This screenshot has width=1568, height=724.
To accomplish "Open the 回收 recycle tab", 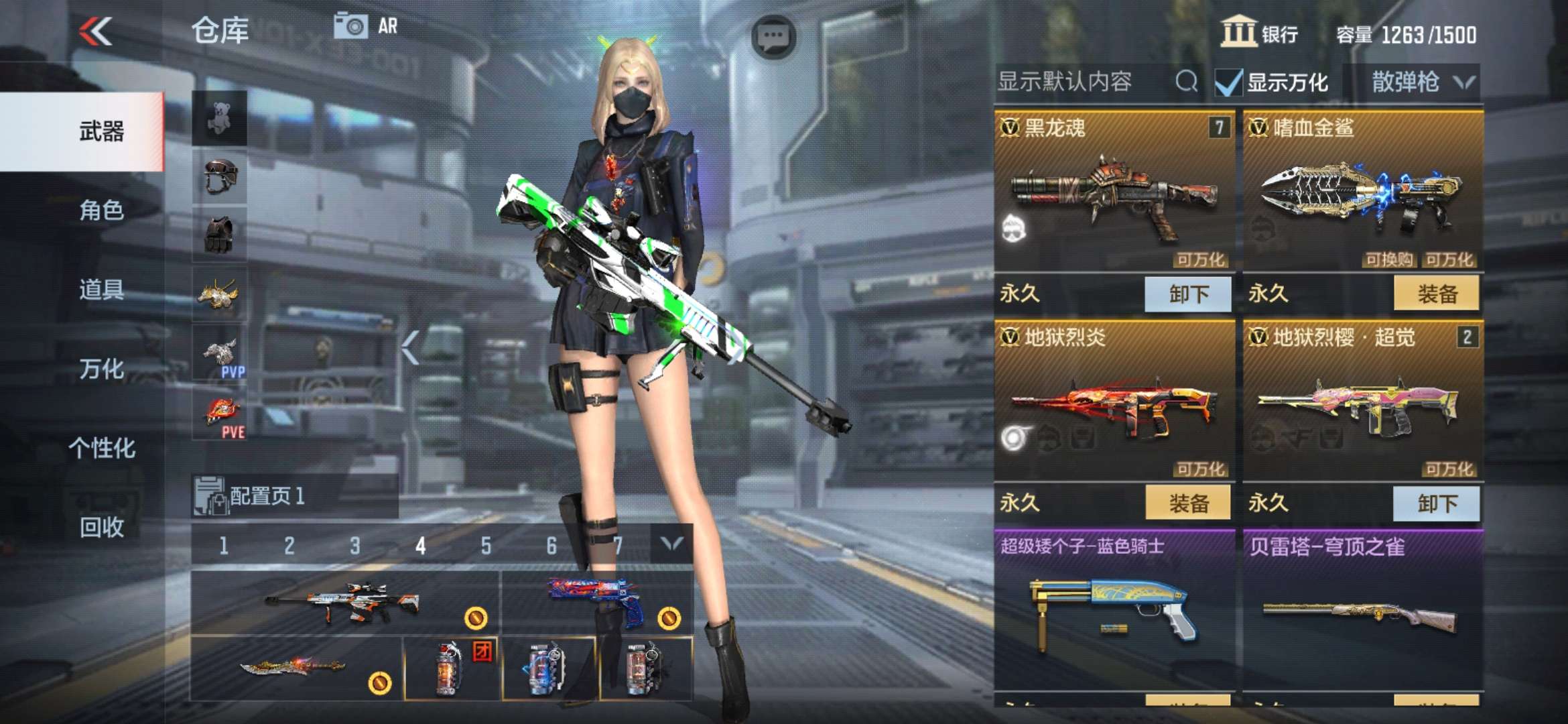I will tap(101, 527).
